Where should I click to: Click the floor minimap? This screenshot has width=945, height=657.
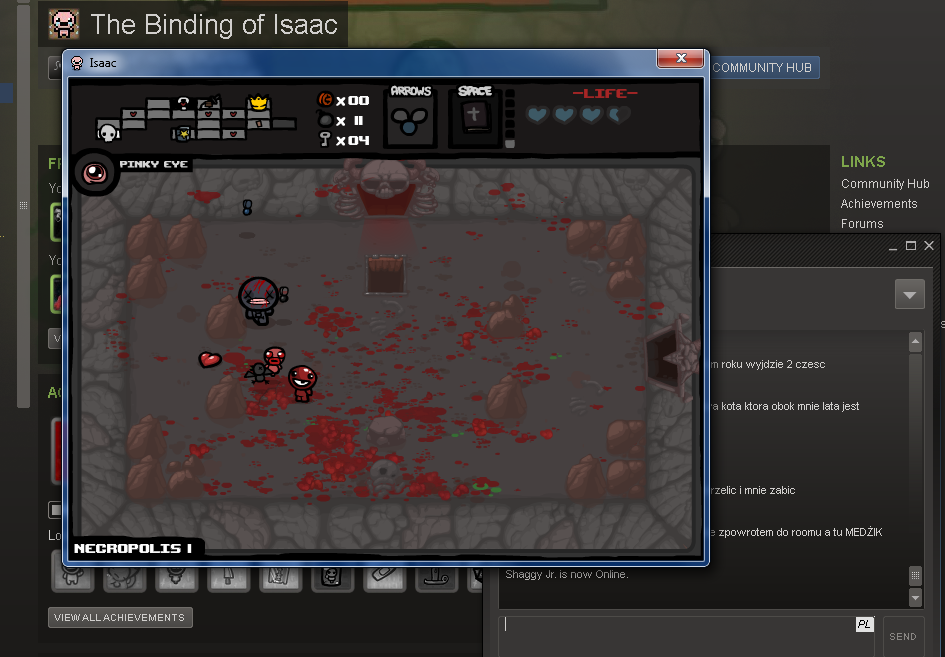tap(196, 119)
